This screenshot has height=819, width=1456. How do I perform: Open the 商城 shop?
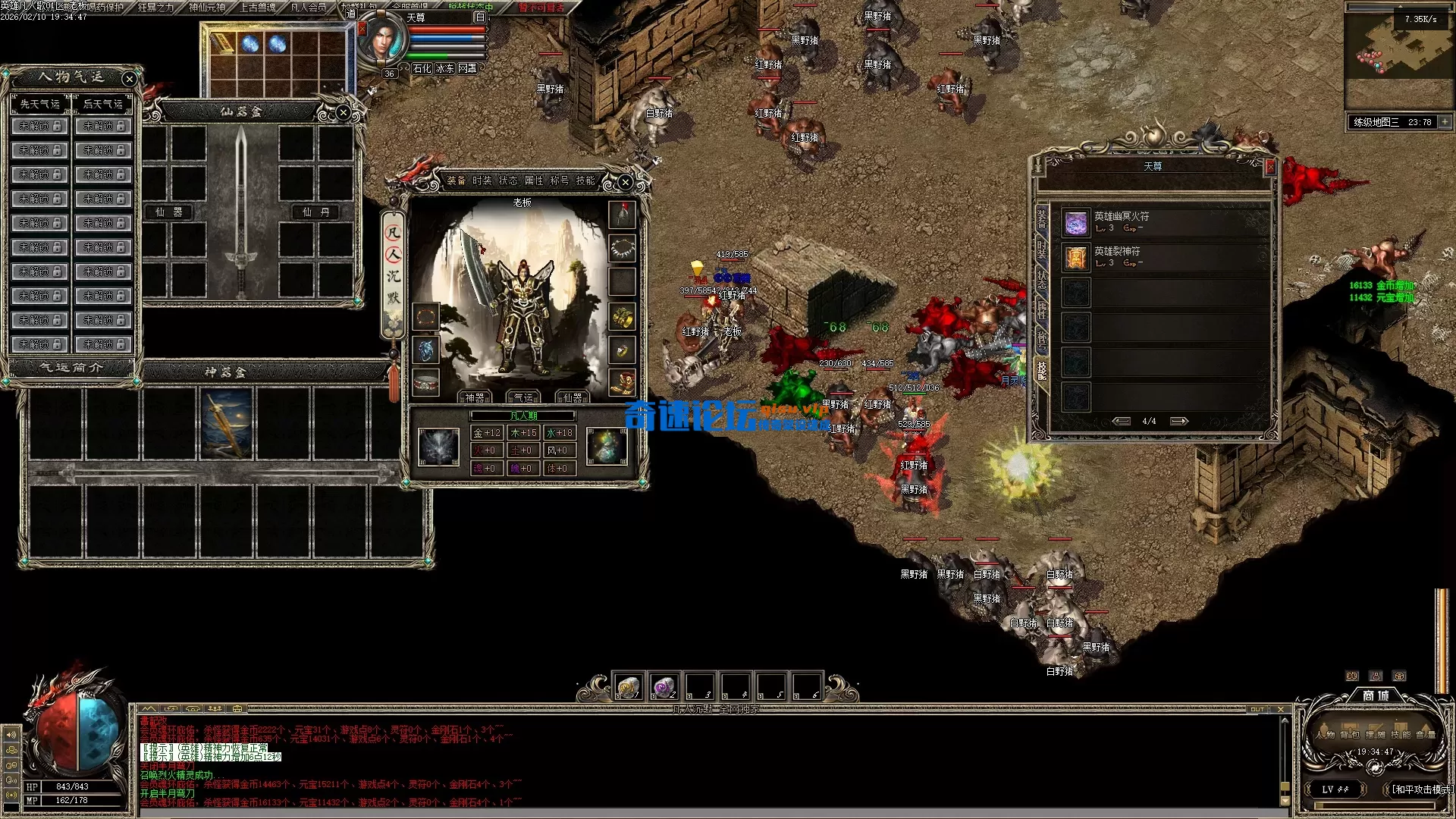click(x=1376, y=695)
